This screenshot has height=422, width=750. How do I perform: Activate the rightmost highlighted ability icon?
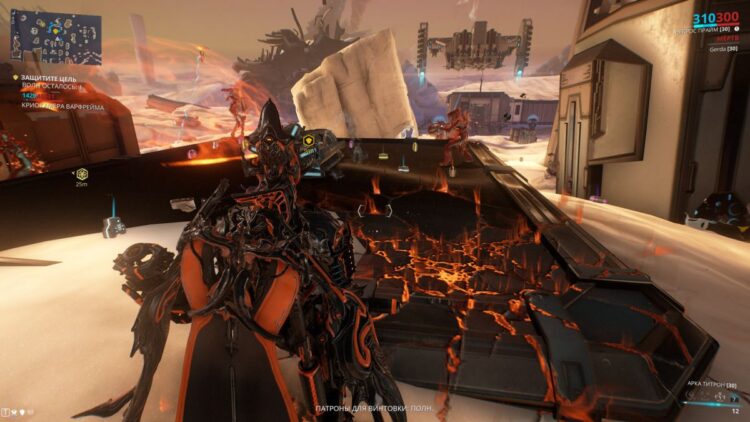tap(735, 399)
